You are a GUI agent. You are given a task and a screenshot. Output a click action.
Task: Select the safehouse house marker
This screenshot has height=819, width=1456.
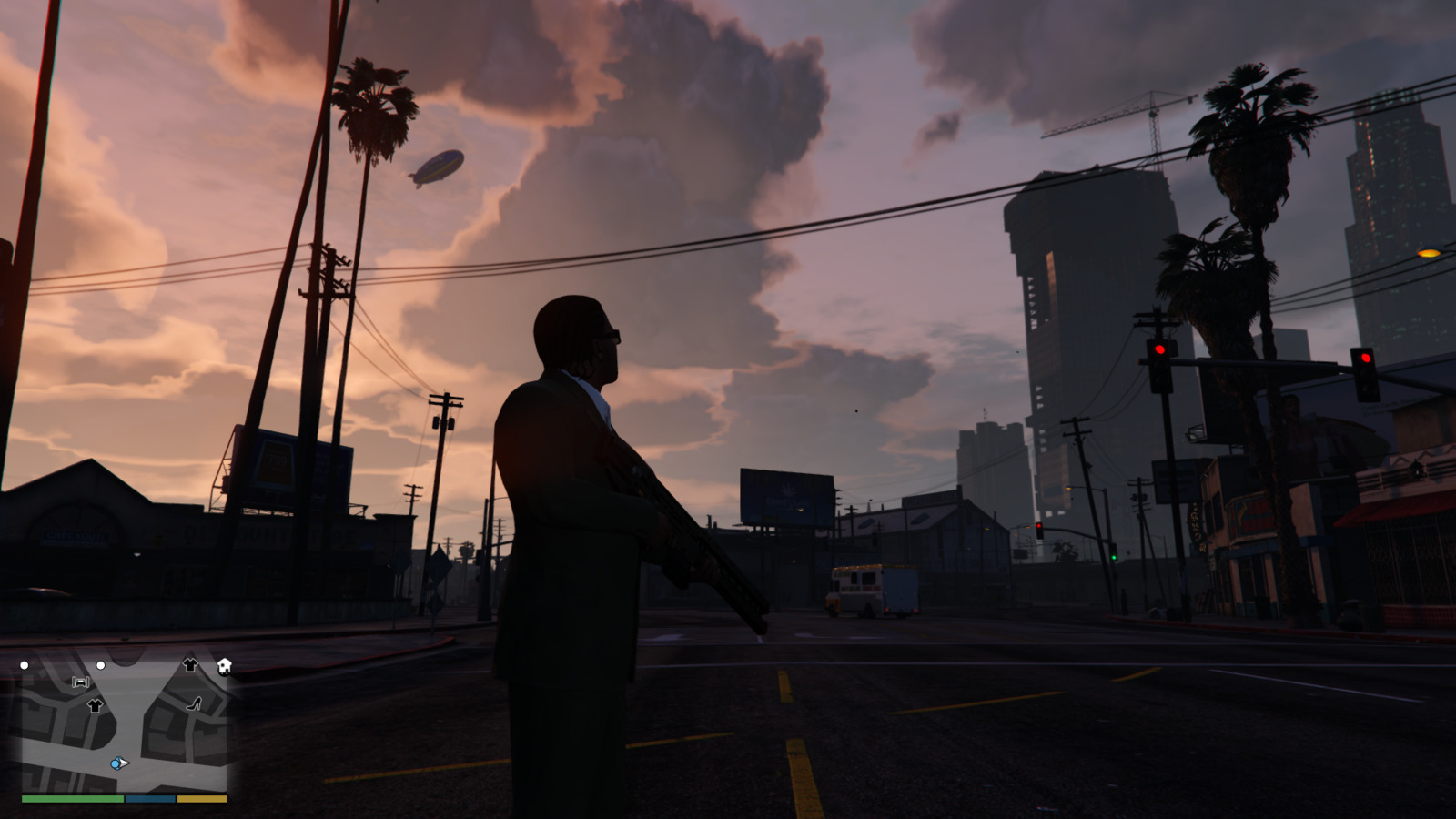click(x=224, y=666)
